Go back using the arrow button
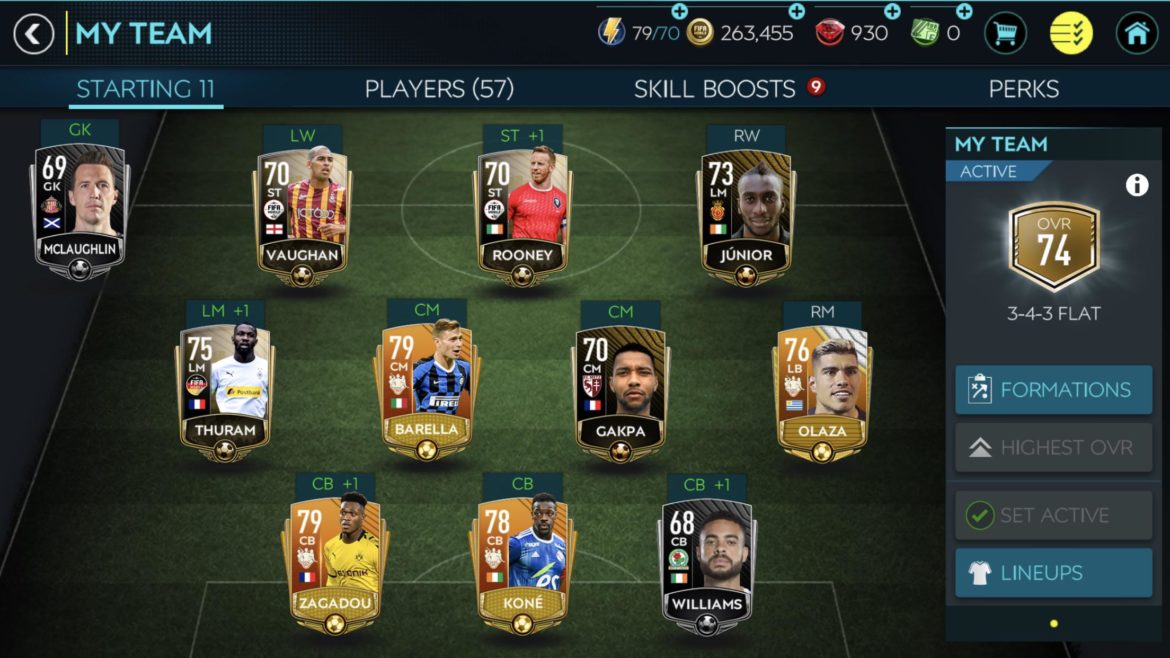The height and width of the screenshot is (658, 1170). 33,34
